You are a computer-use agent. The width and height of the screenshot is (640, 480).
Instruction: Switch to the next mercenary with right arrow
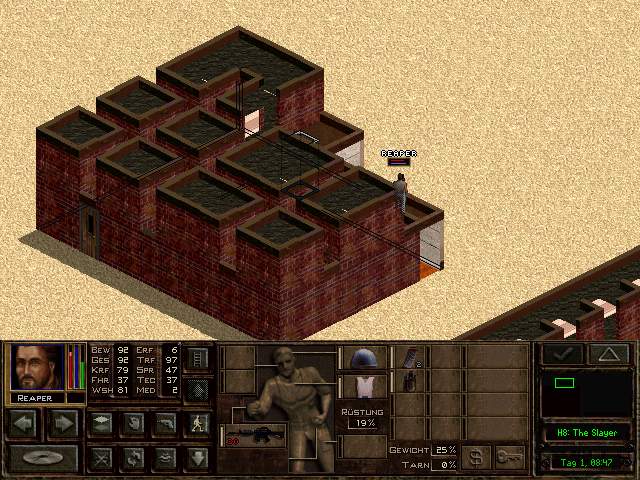pos(62,423)
